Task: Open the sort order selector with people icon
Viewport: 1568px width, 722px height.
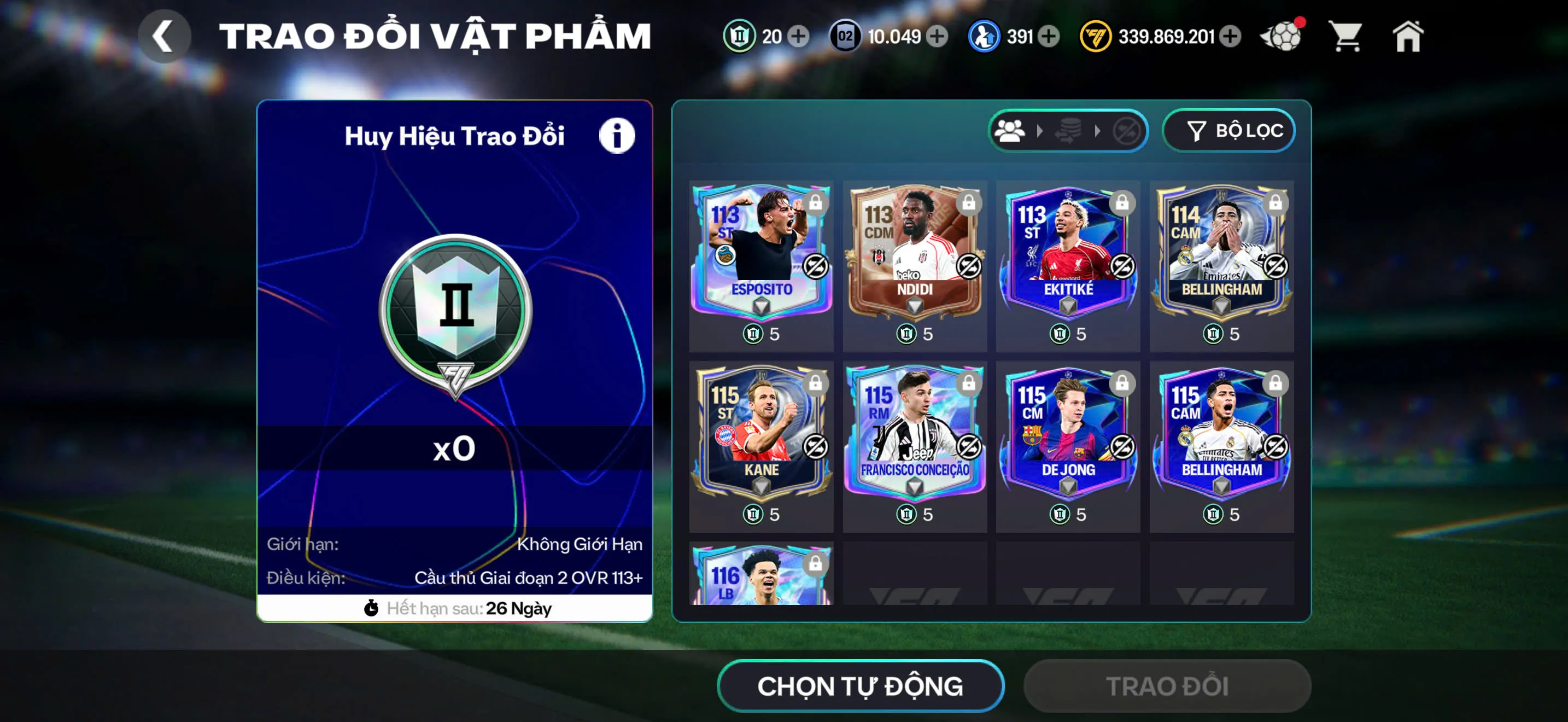Action: 1011,130
